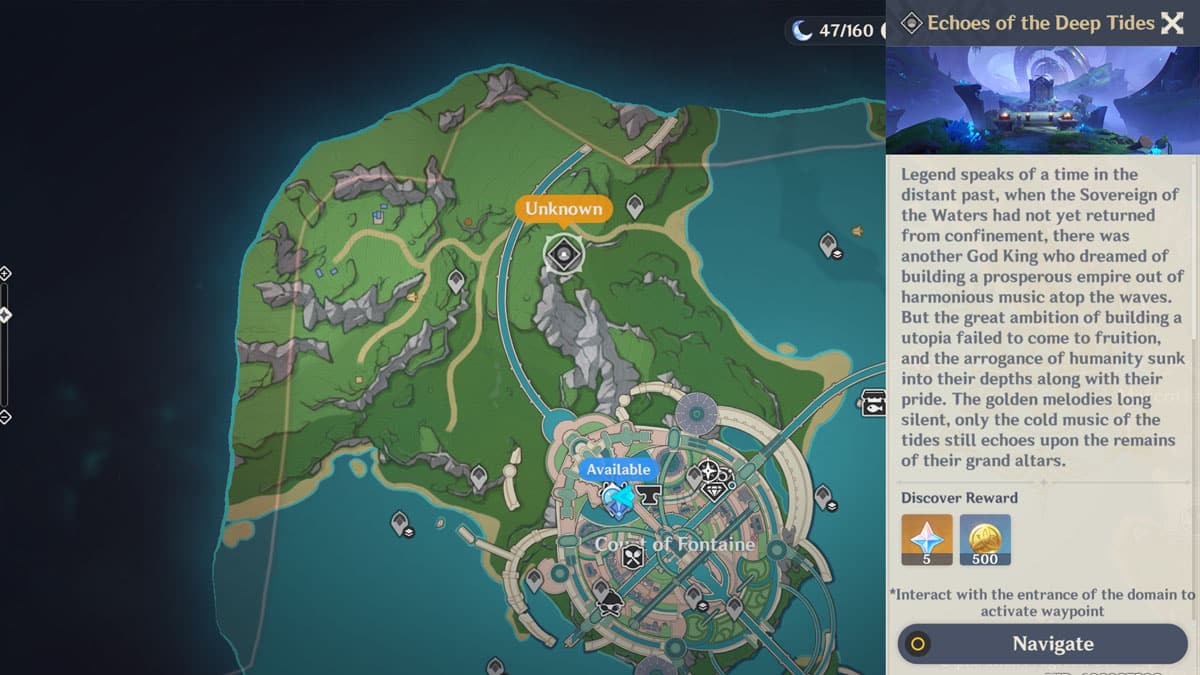Image resolution: width=1200 pixels, height=675 pixels.
Task: Select the fishing shop marker on the coast
Action: (873, 403)
